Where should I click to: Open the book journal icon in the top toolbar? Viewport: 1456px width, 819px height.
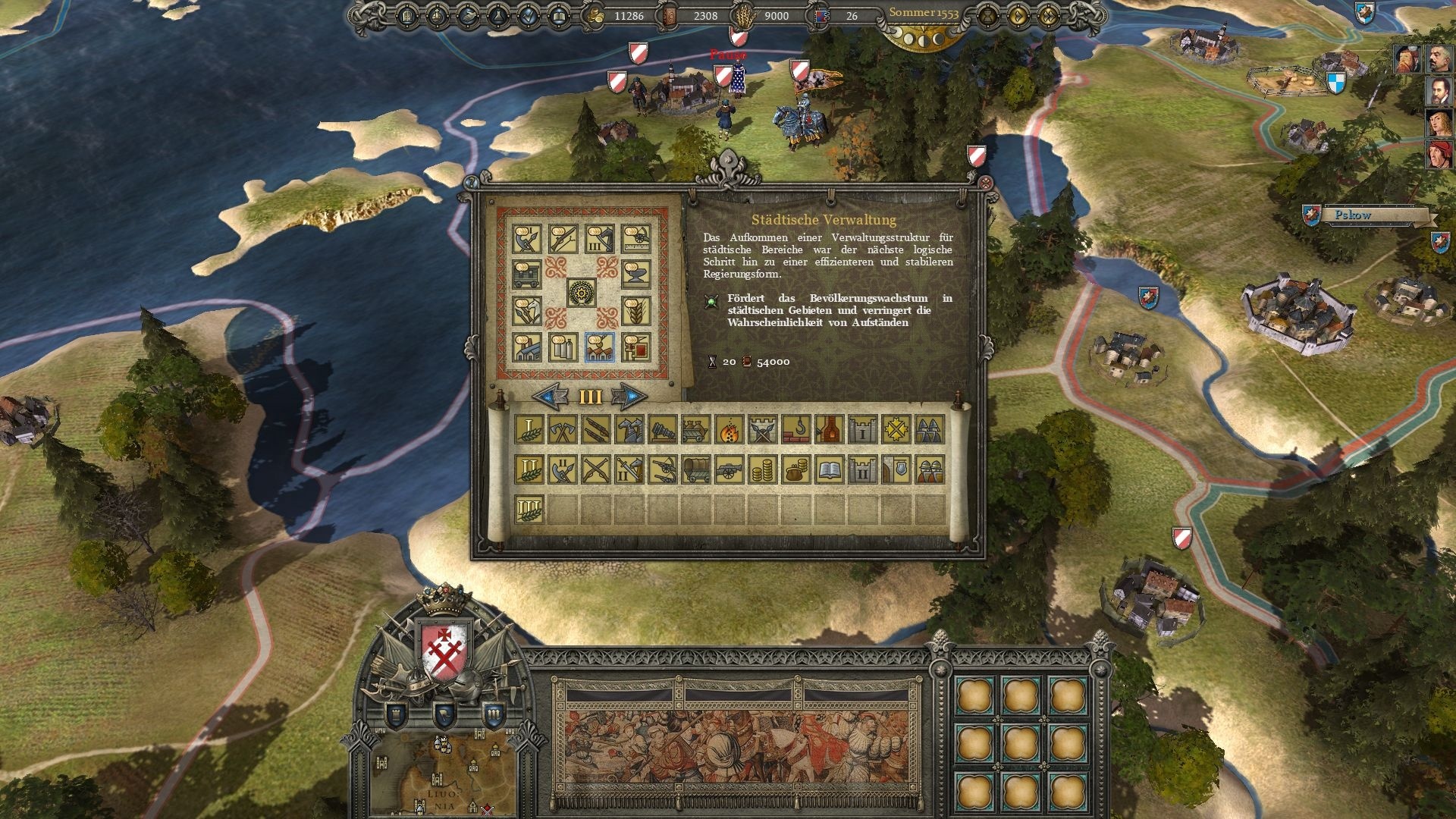pos(560,17)
